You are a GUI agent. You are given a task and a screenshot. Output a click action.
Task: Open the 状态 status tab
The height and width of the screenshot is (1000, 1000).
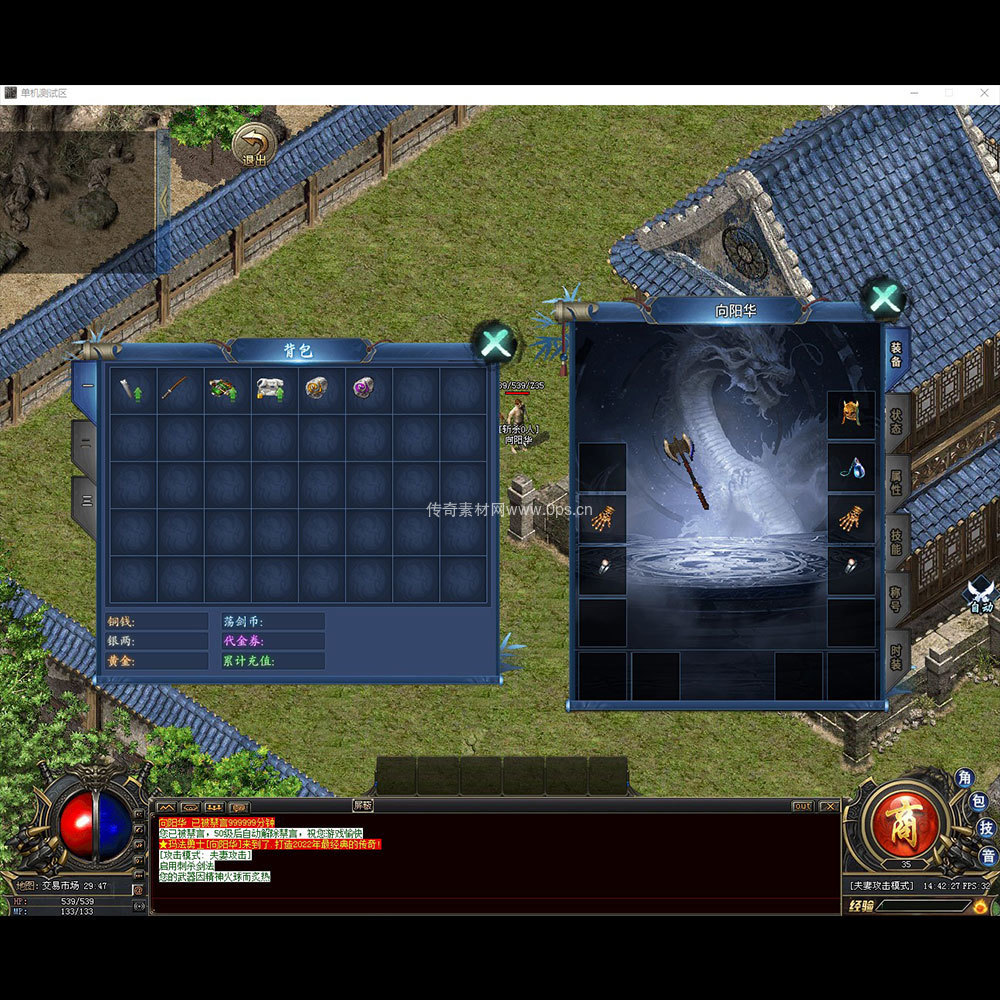pyautogui.click(x=896, y=420)
